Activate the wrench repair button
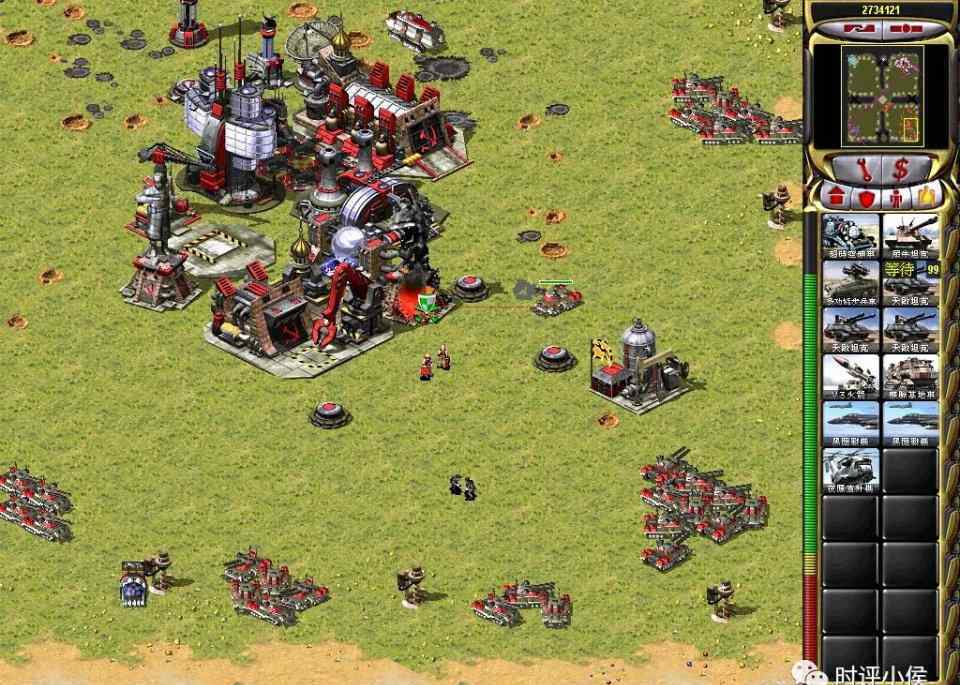Image resolution: width=960 pixels, height=685 pixels. (x=848, y=167)
